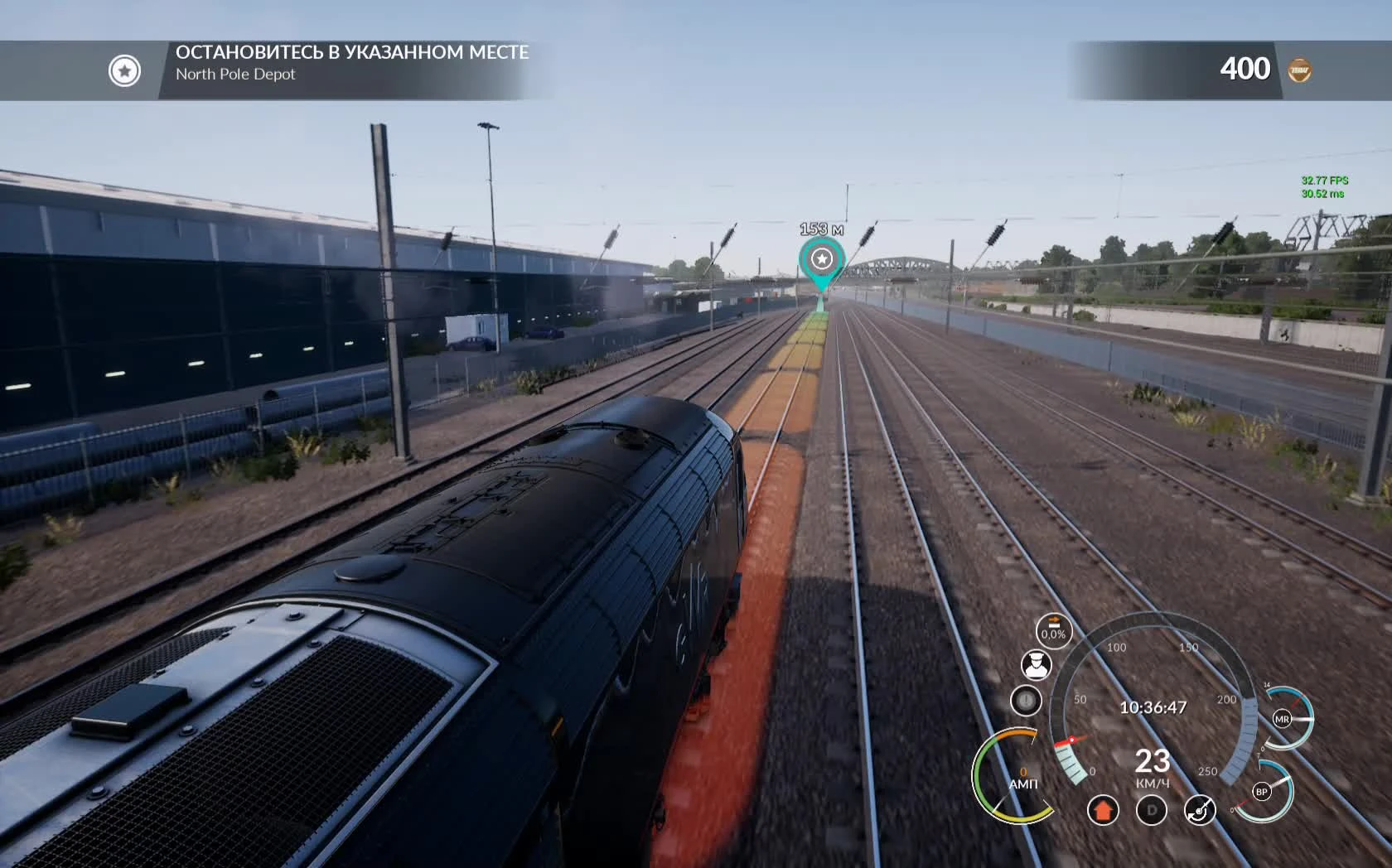Select the alert exclamation icon

point(1027,701)
